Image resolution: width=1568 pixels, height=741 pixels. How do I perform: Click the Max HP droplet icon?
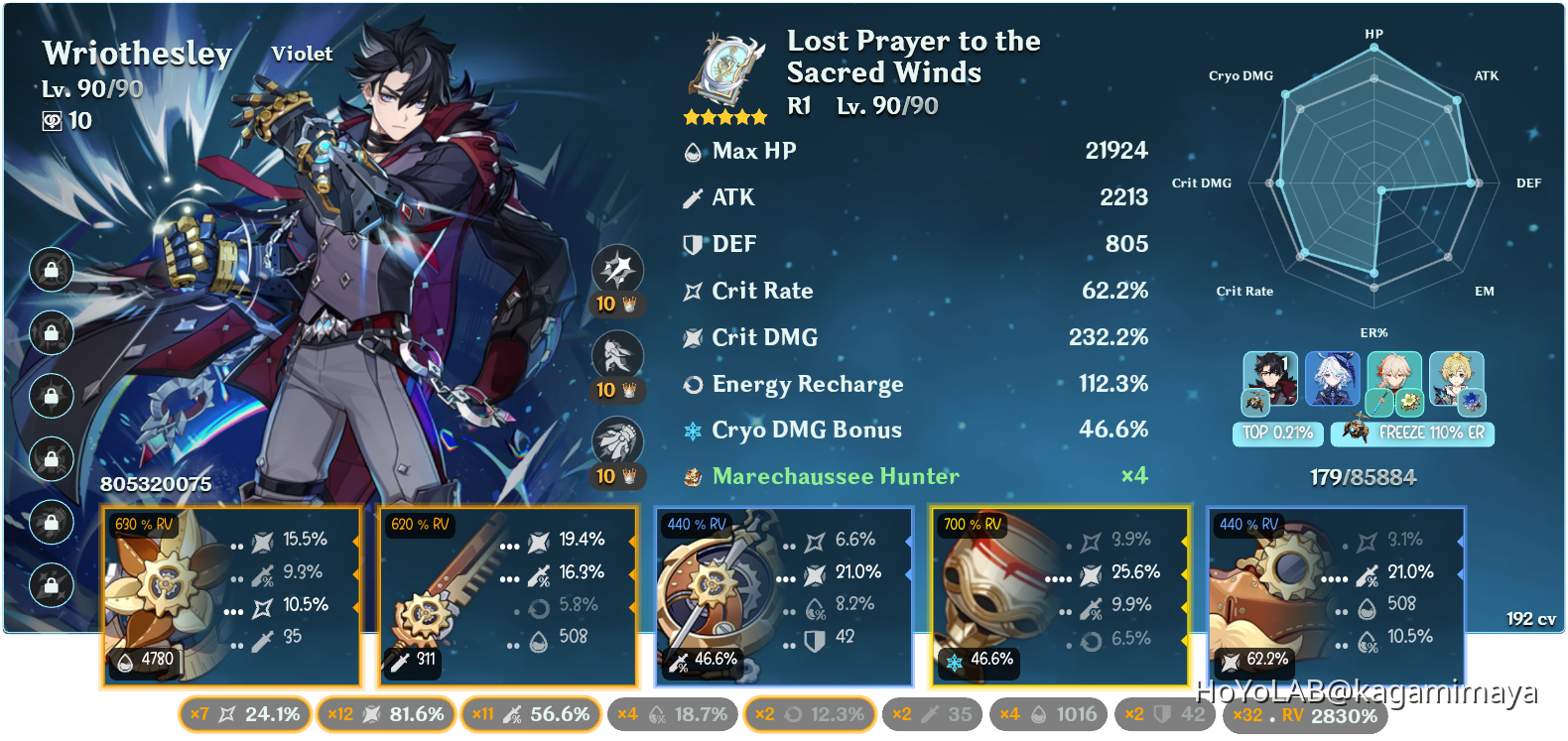click(x=693, y=151)
